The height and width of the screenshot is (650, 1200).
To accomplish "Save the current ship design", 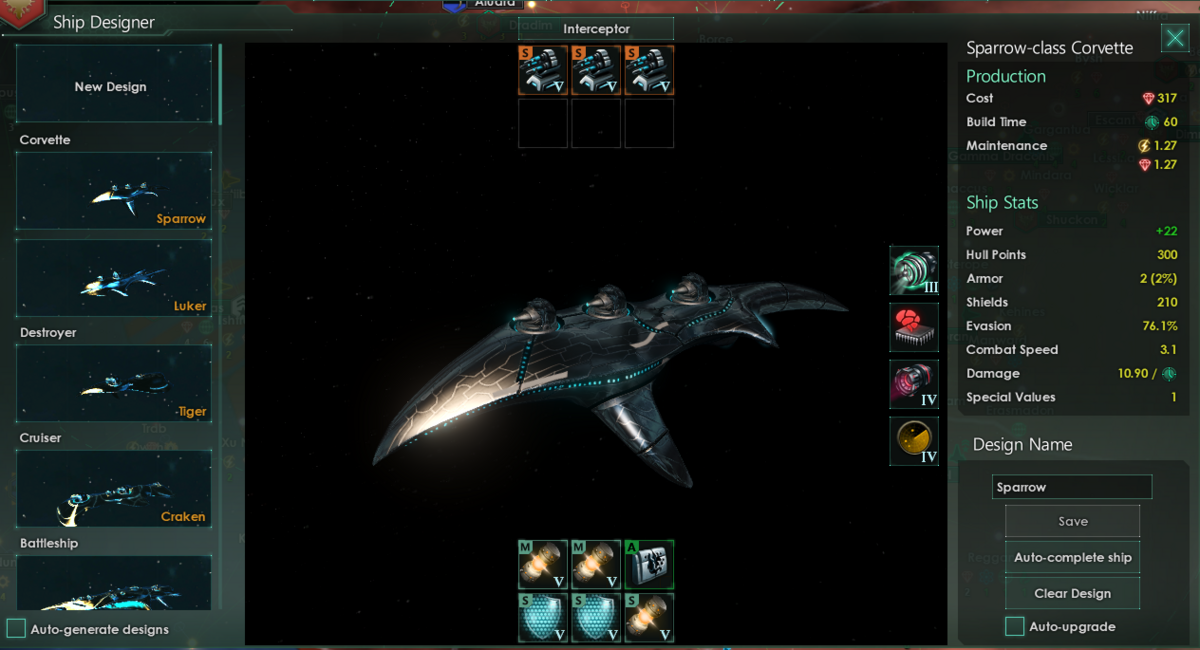I will click(x=1072, y=521).
